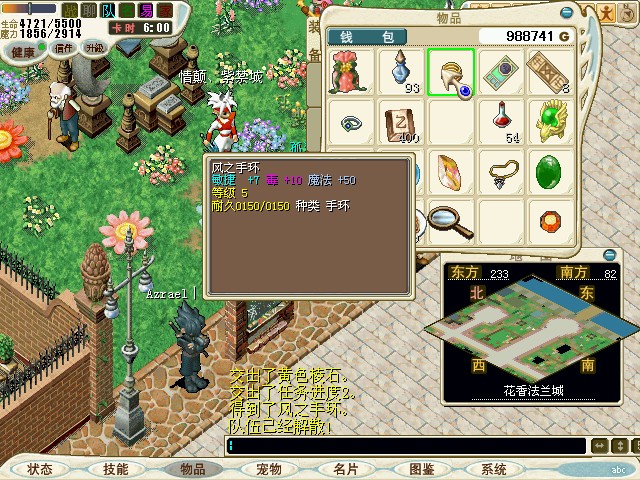Image resolution: width=640 pixels, height=480 pixels.
Task: Toggle the 物品 items menu button
Action: [192, 469]
